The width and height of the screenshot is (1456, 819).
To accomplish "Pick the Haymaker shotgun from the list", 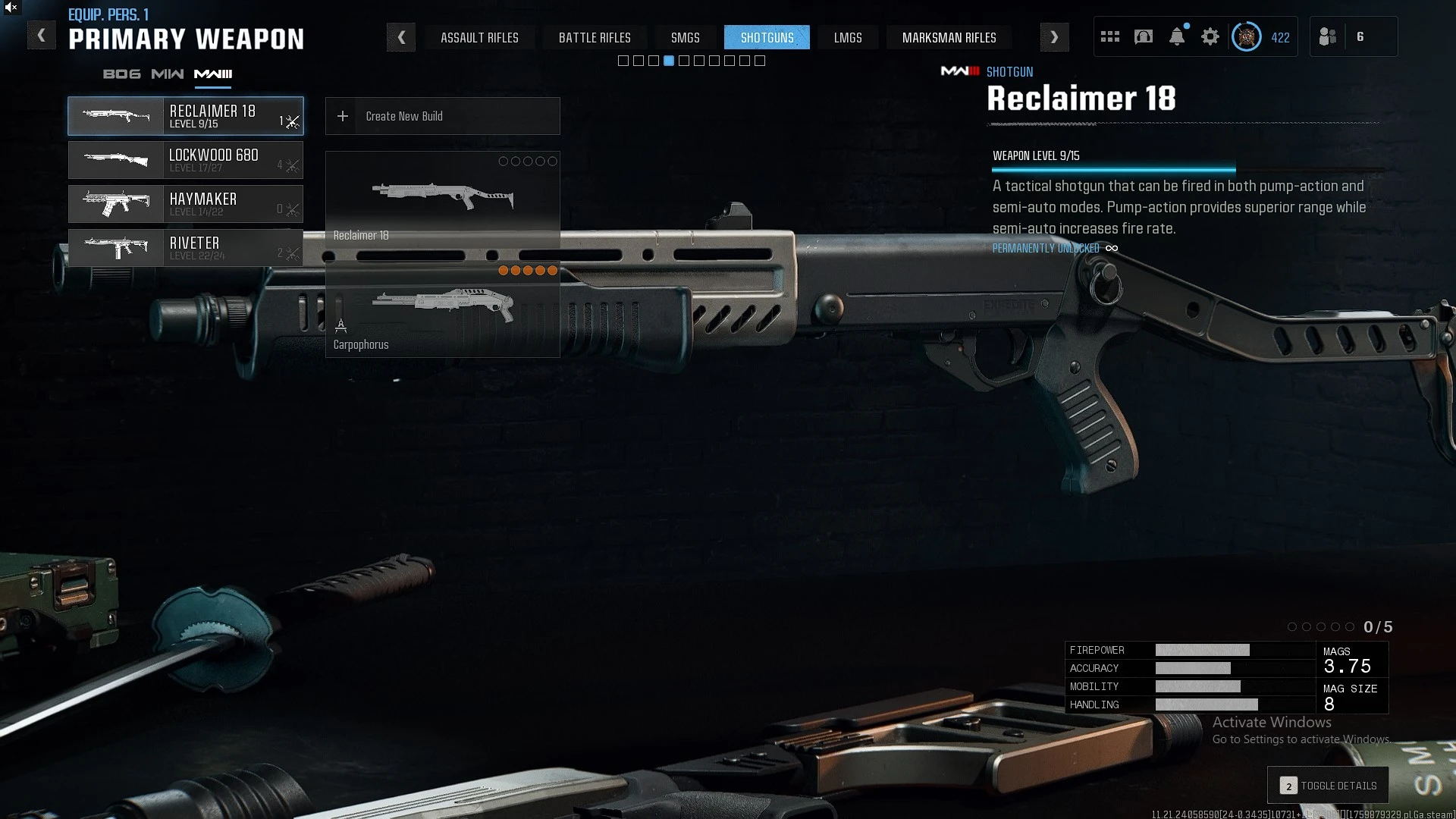I will pyautogui.click(x=186, y=204).
